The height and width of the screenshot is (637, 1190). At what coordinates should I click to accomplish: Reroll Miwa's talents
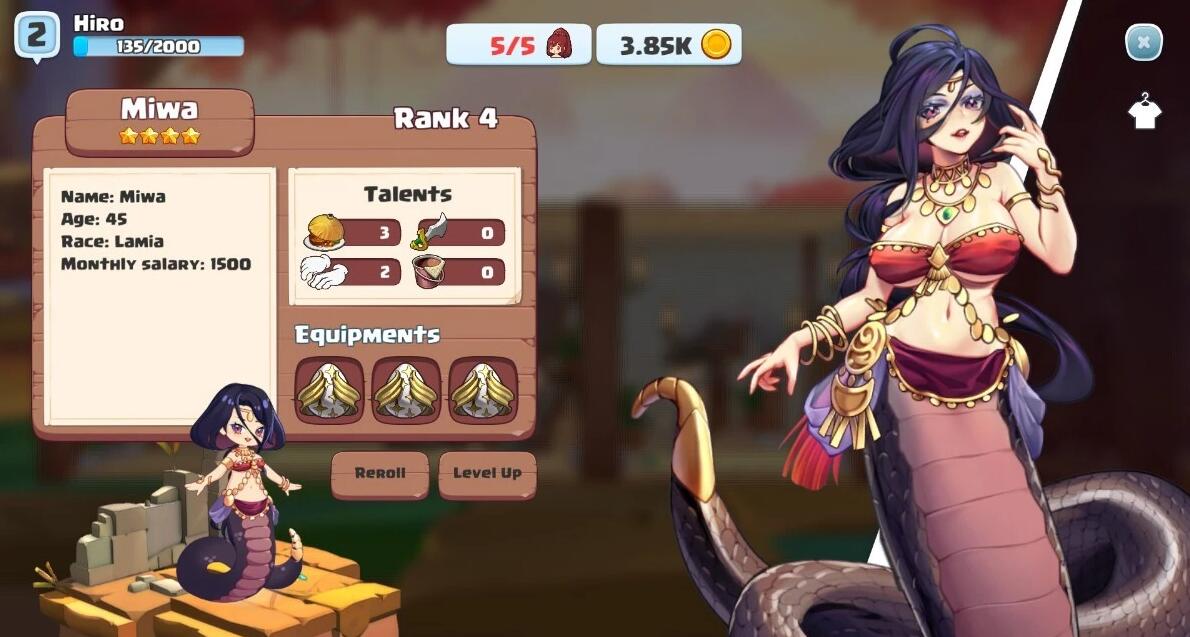click(380, 474)
